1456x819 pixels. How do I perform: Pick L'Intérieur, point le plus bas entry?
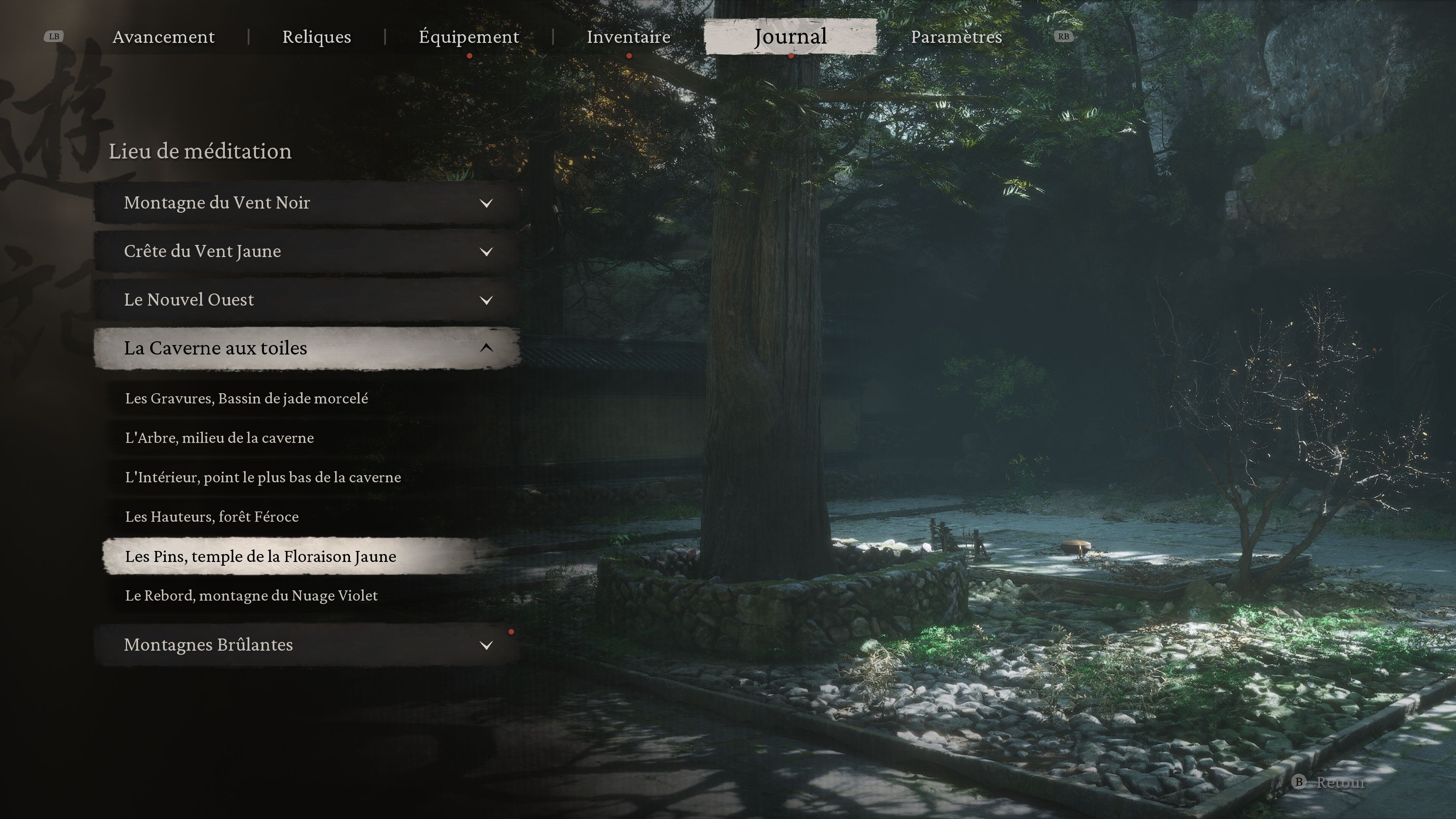point(263,478)
